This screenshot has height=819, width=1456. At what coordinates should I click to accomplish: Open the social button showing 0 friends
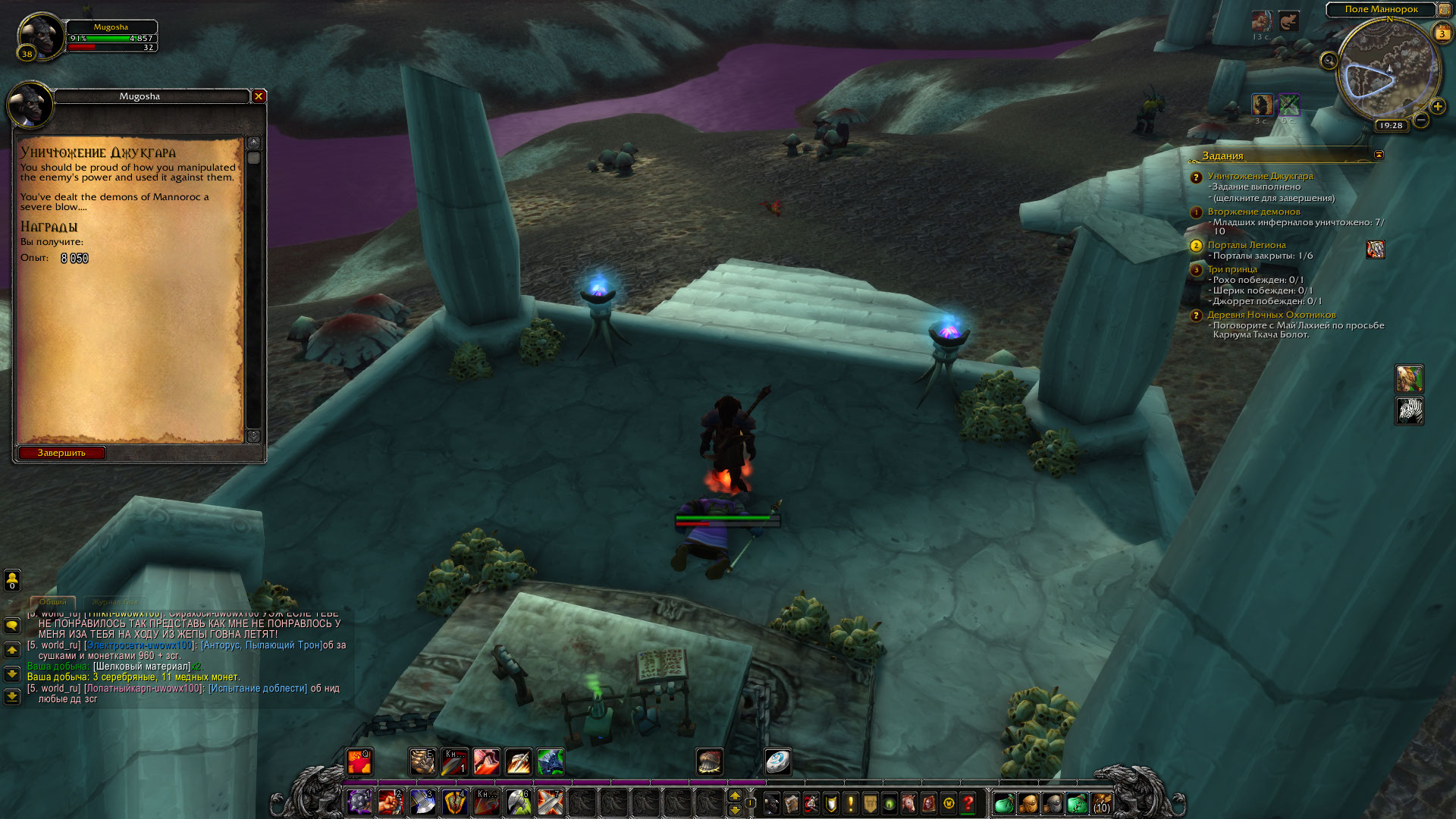12,580
